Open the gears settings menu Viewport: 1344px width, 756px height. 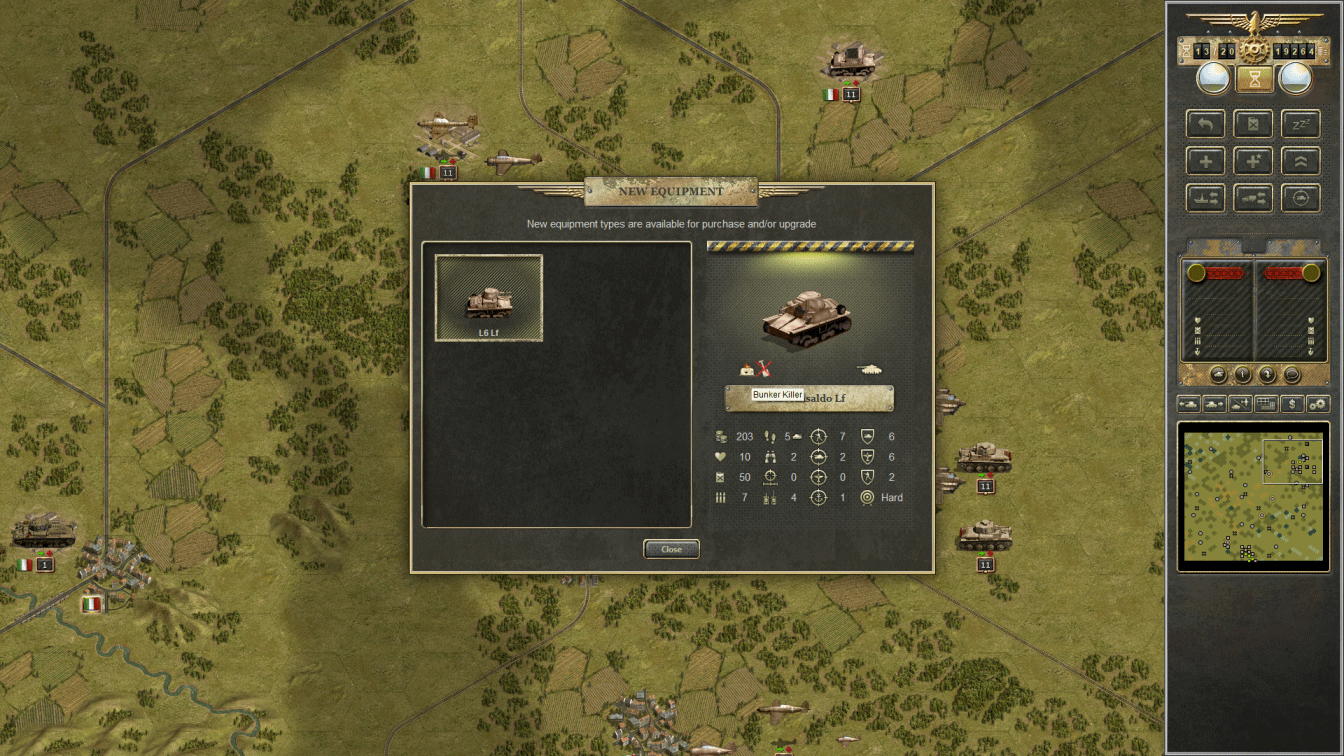1318,404
